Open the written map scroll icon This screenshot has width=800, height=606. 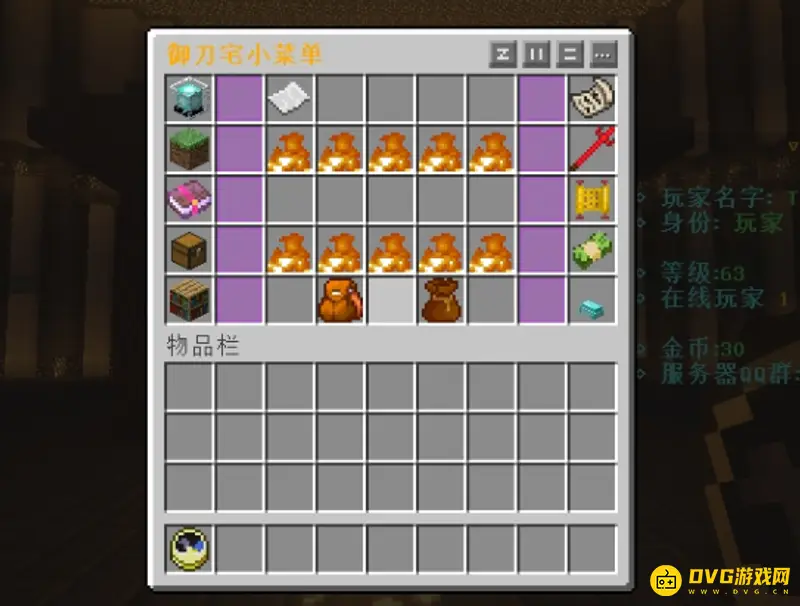591,98
